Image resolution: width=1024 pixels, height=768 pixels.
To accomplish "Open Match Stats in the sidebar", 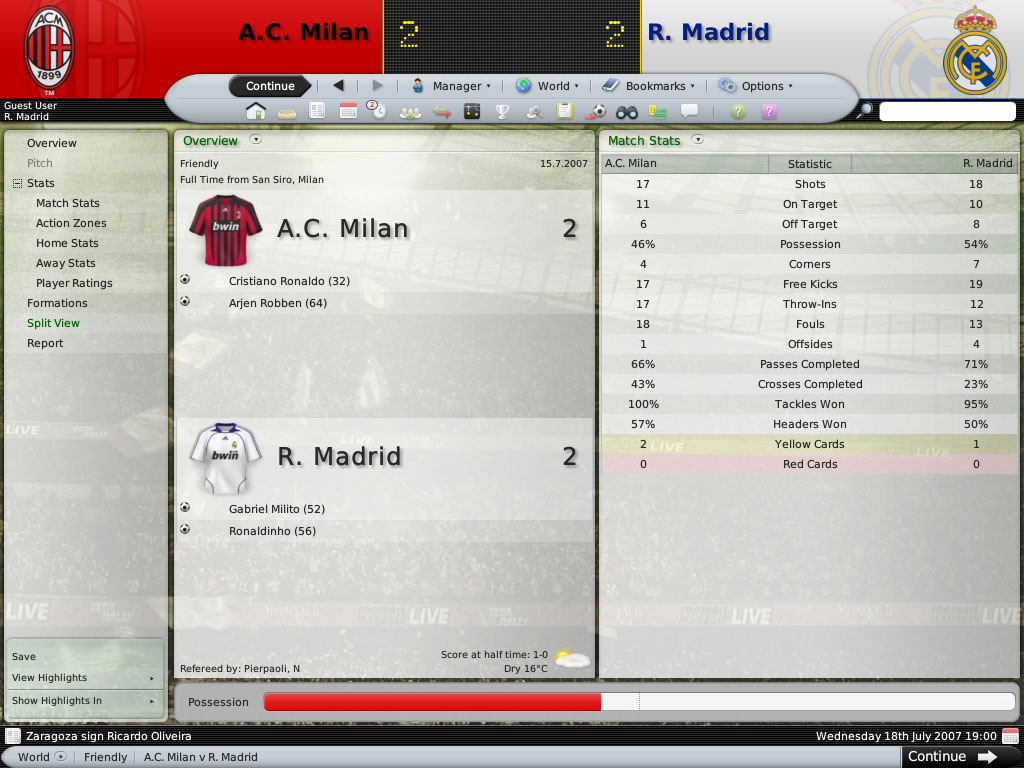I will pyautogui.click(x=68, y=203).
